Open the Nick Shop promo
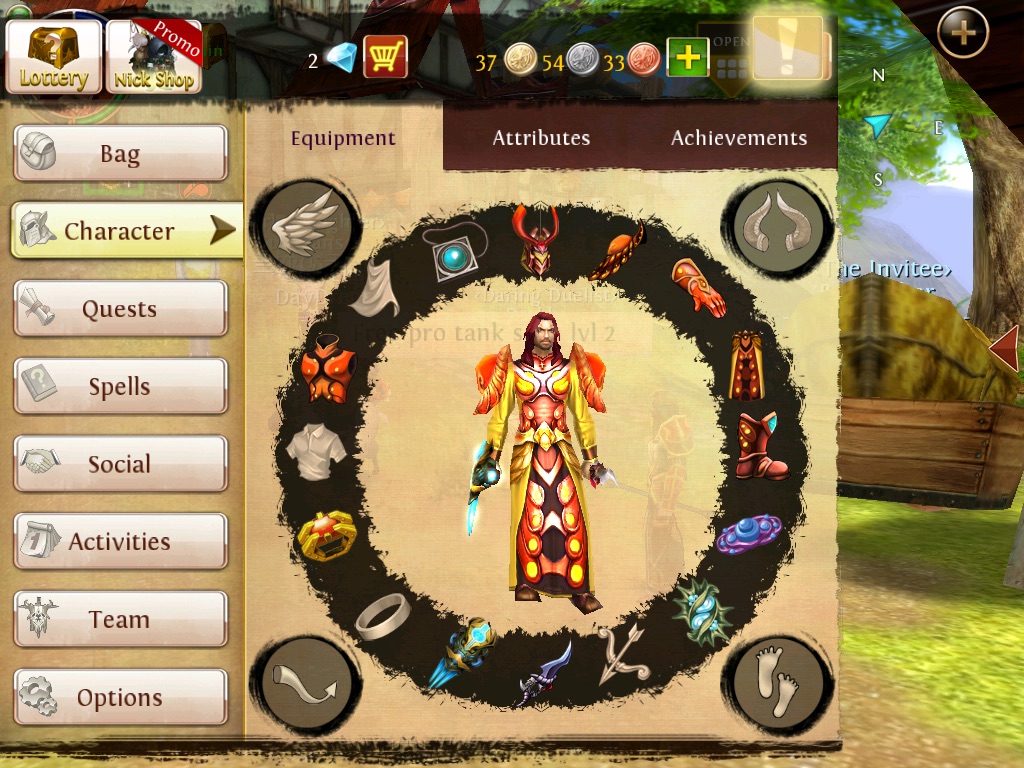Image resolution: width=1024 pixels, height=768 pixels. click(153, 57)
